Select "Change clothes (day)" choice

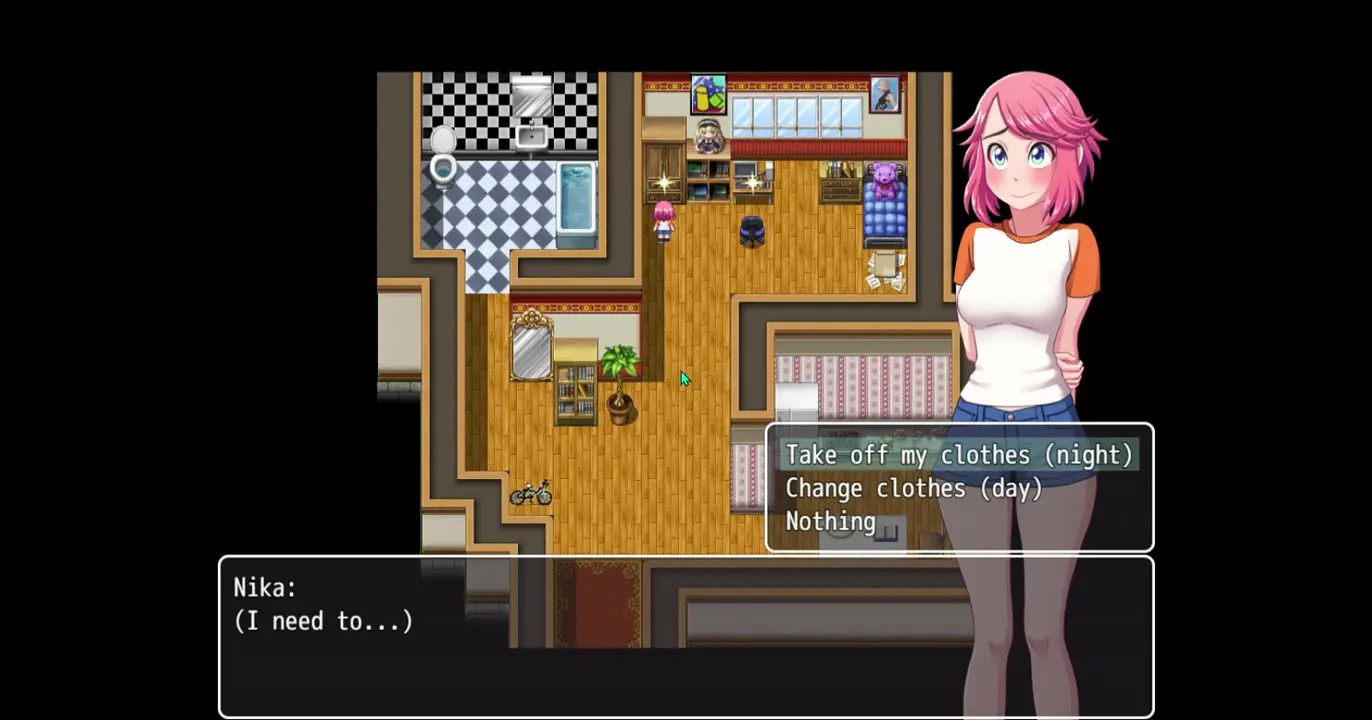pyautogui.click(x=913, y=489)
